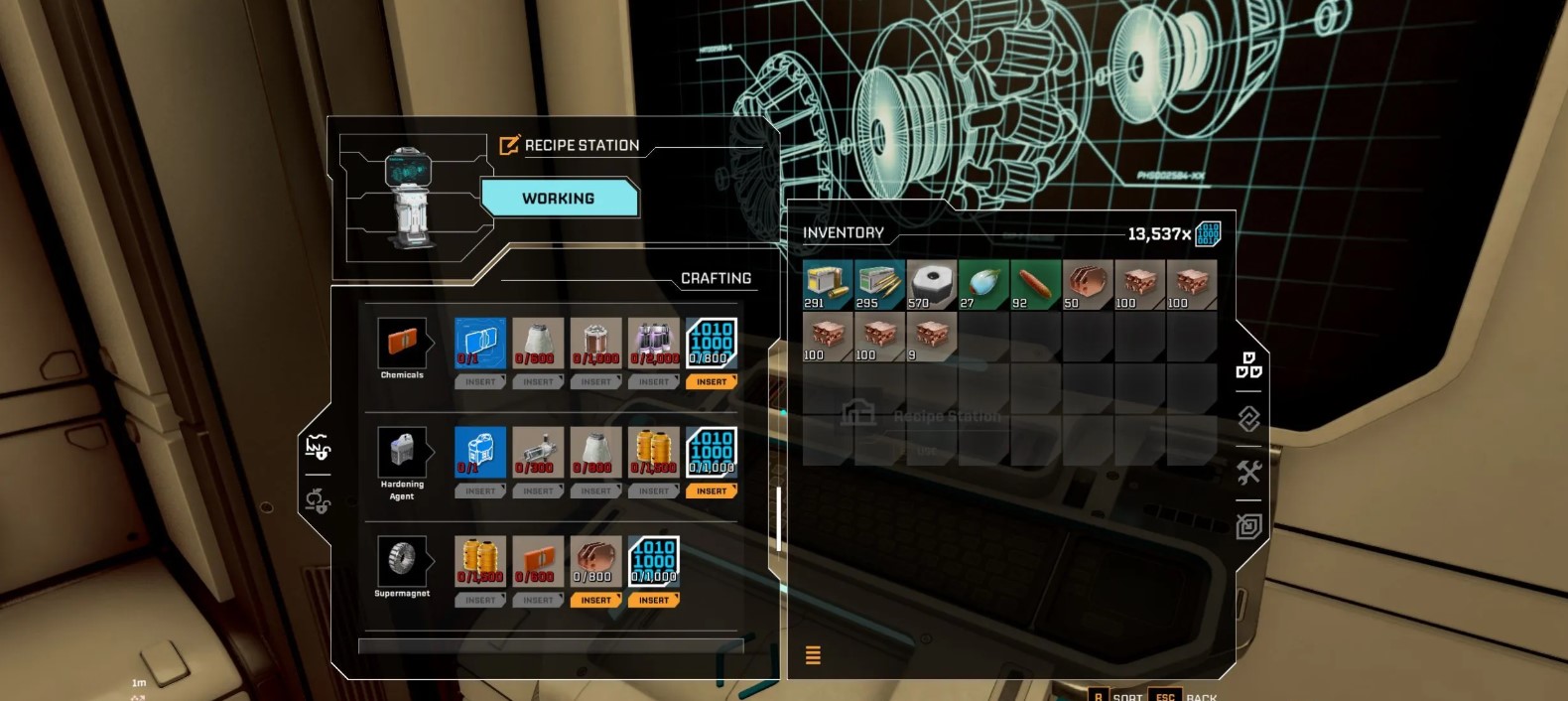Select the Chemicals recipe's blue blueprint ingredient slot
Image resolution: width=1568 pixels, height=701 pixels.
(480, 344)
